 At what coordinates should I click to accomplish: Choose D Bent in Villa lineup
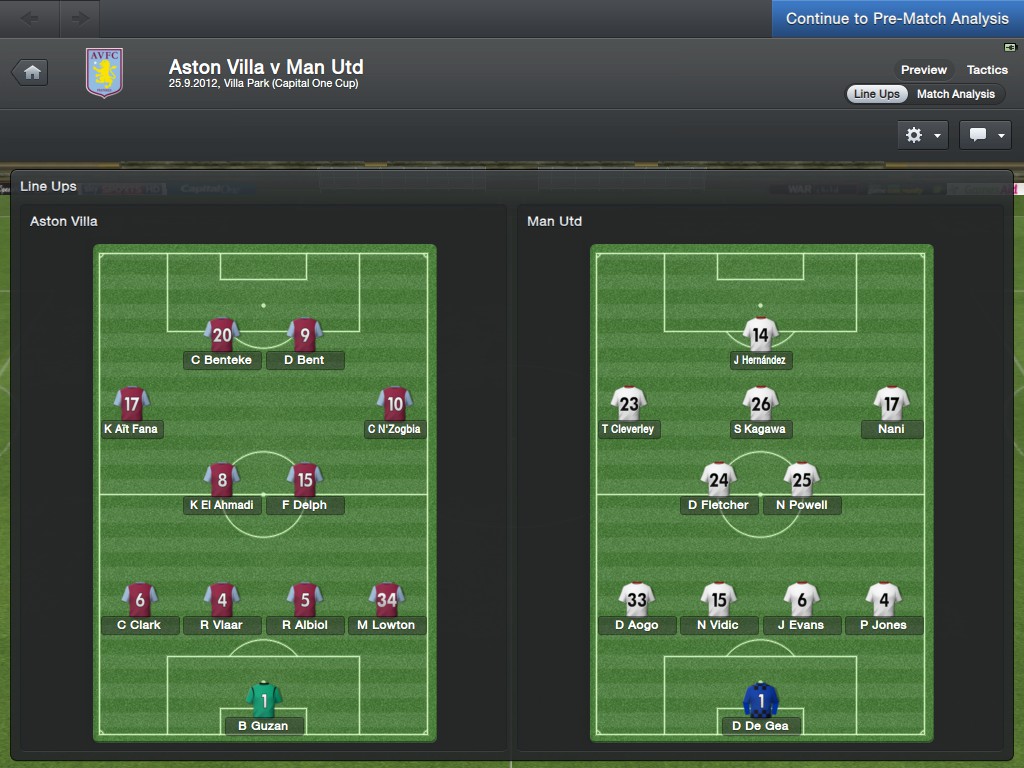click(x=304, y=344)
